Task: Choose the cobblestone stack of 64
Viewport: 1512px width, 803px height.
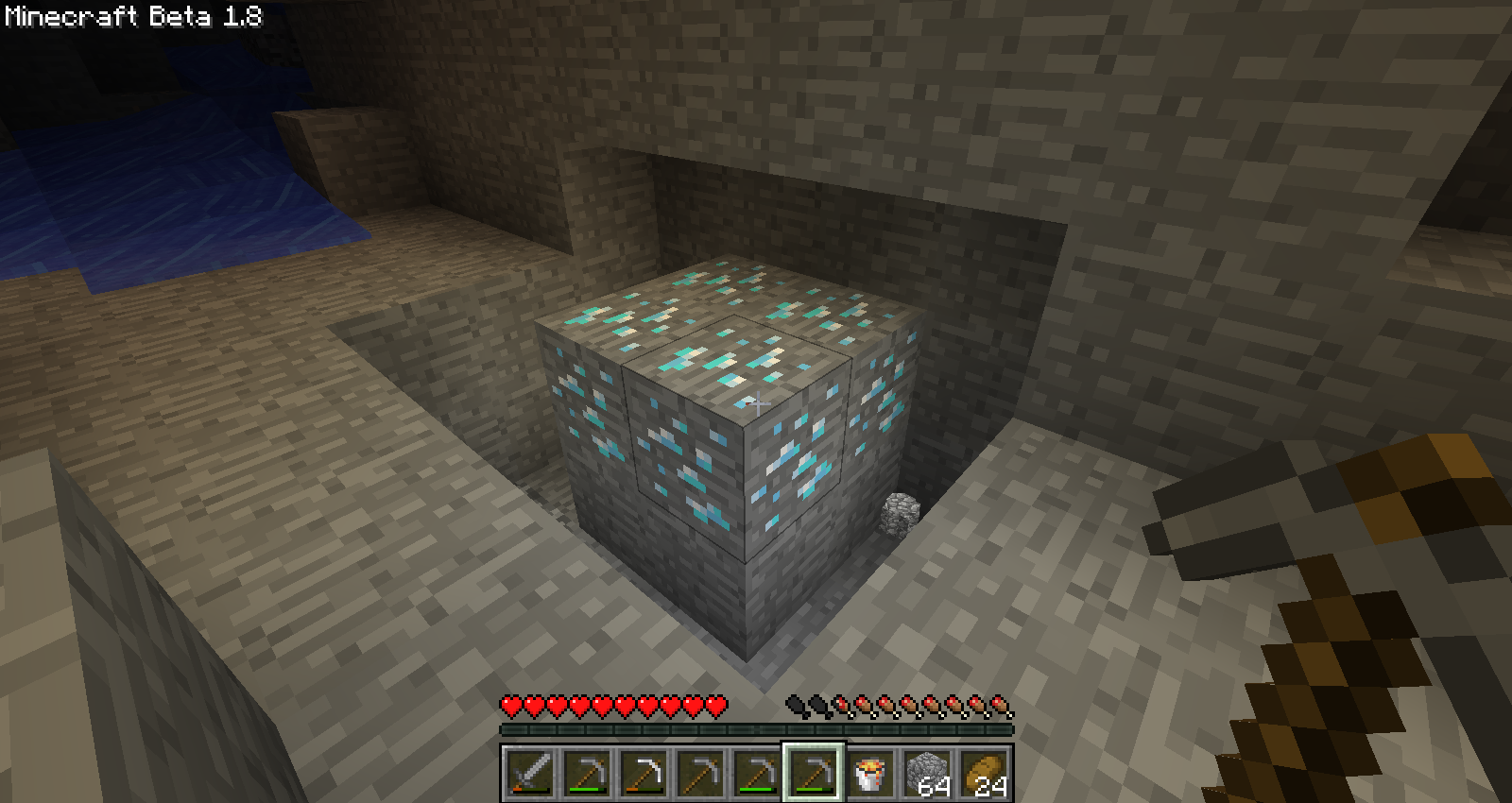Action: coord(926,773)
